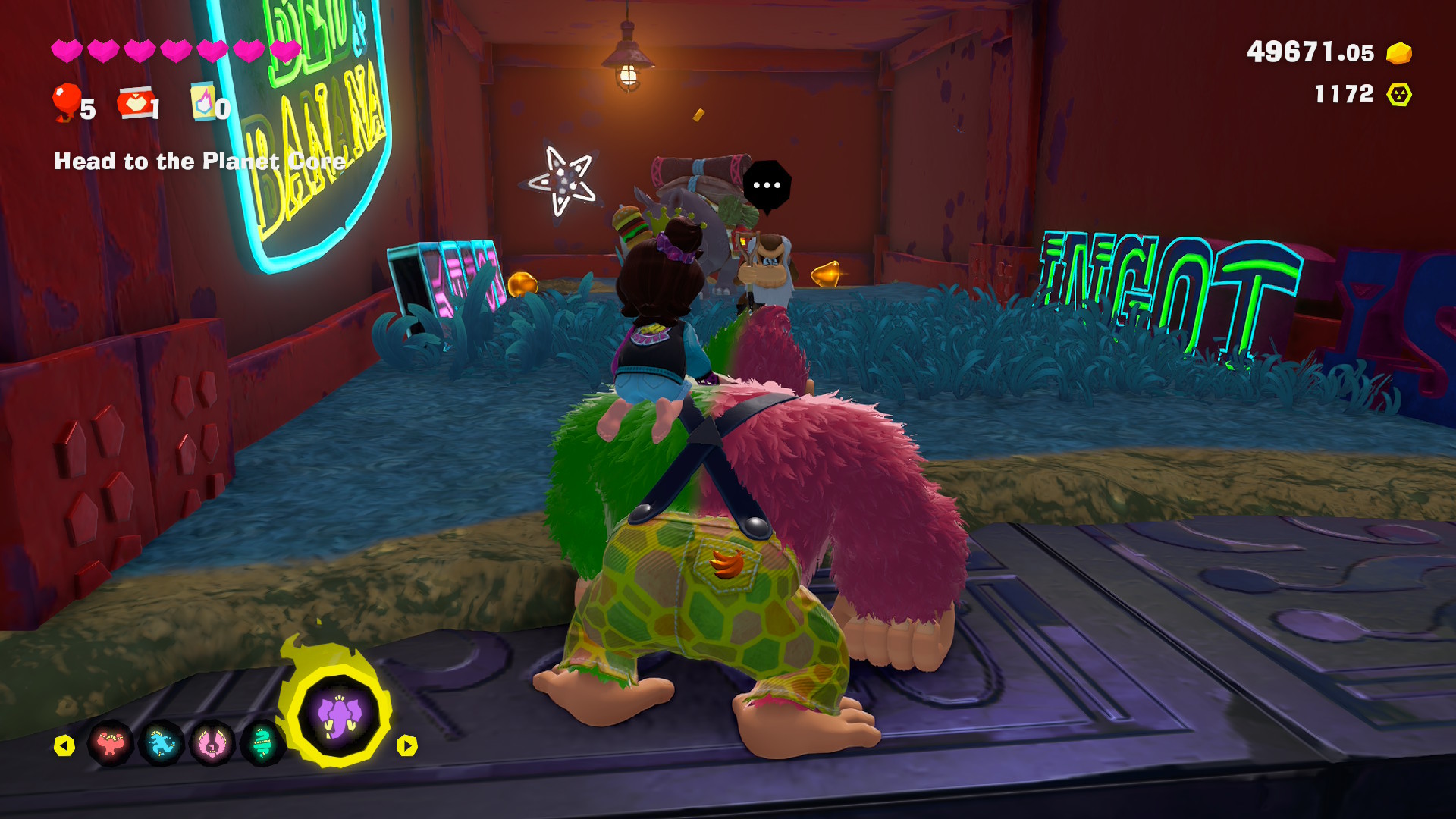This screenshot has height=819, width=1456.
Task: Activate the purple Elephant Bananza icon
Action: click(x=338, y=717)
